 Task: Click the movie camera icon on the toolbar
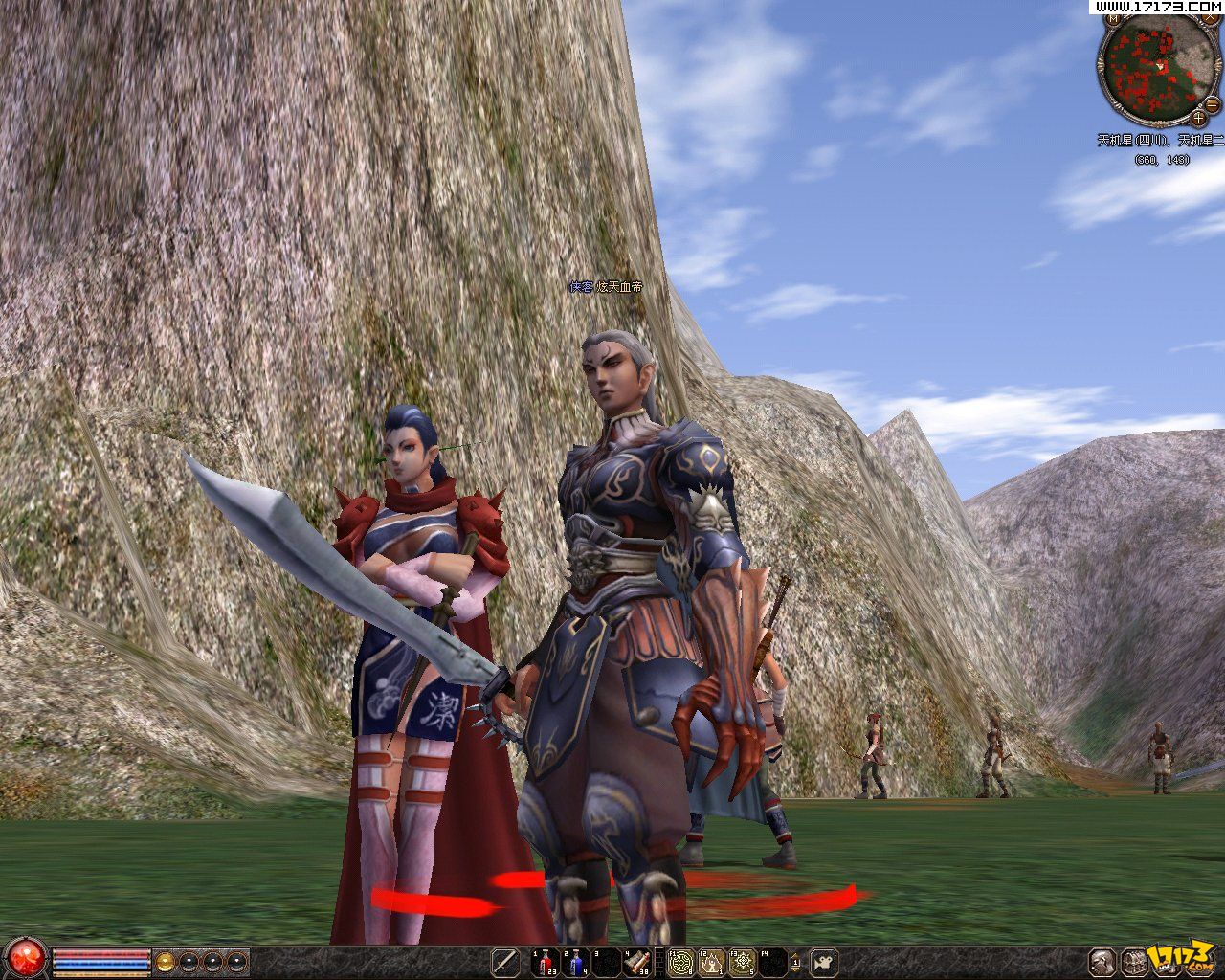coord(822,964)
